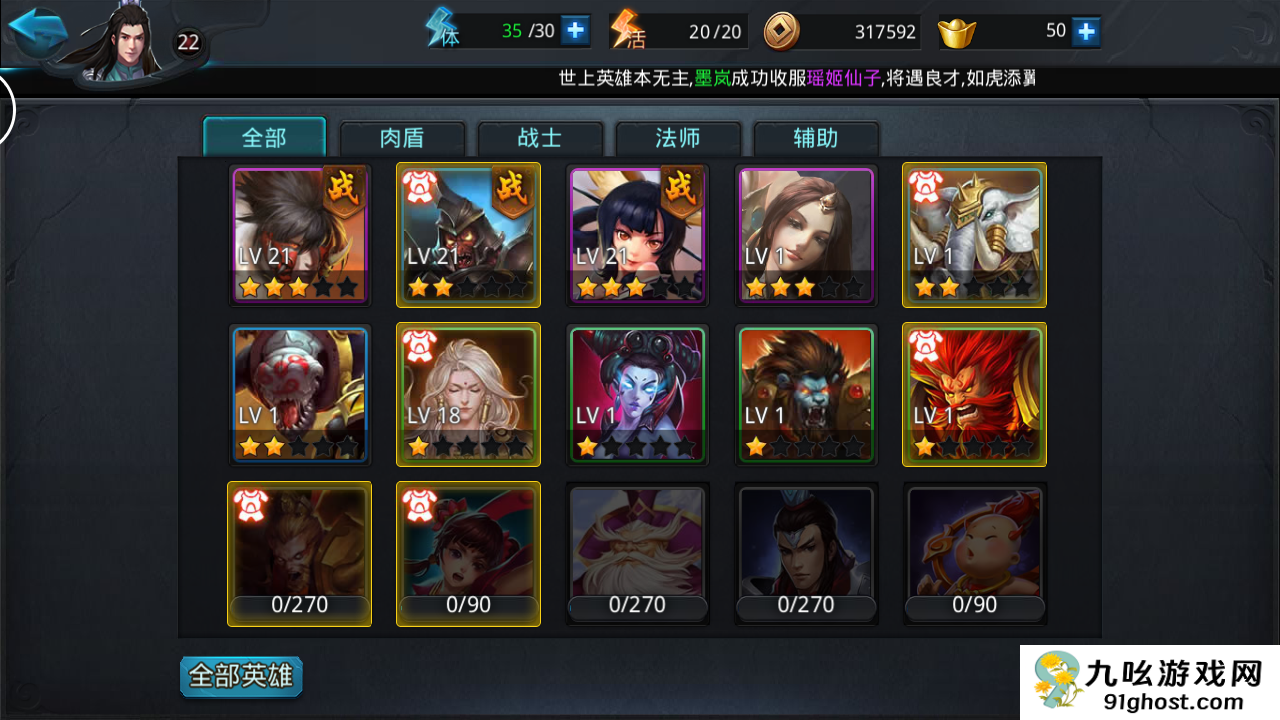Pick the blue-faced demoness hero card

tap(637, 394)
